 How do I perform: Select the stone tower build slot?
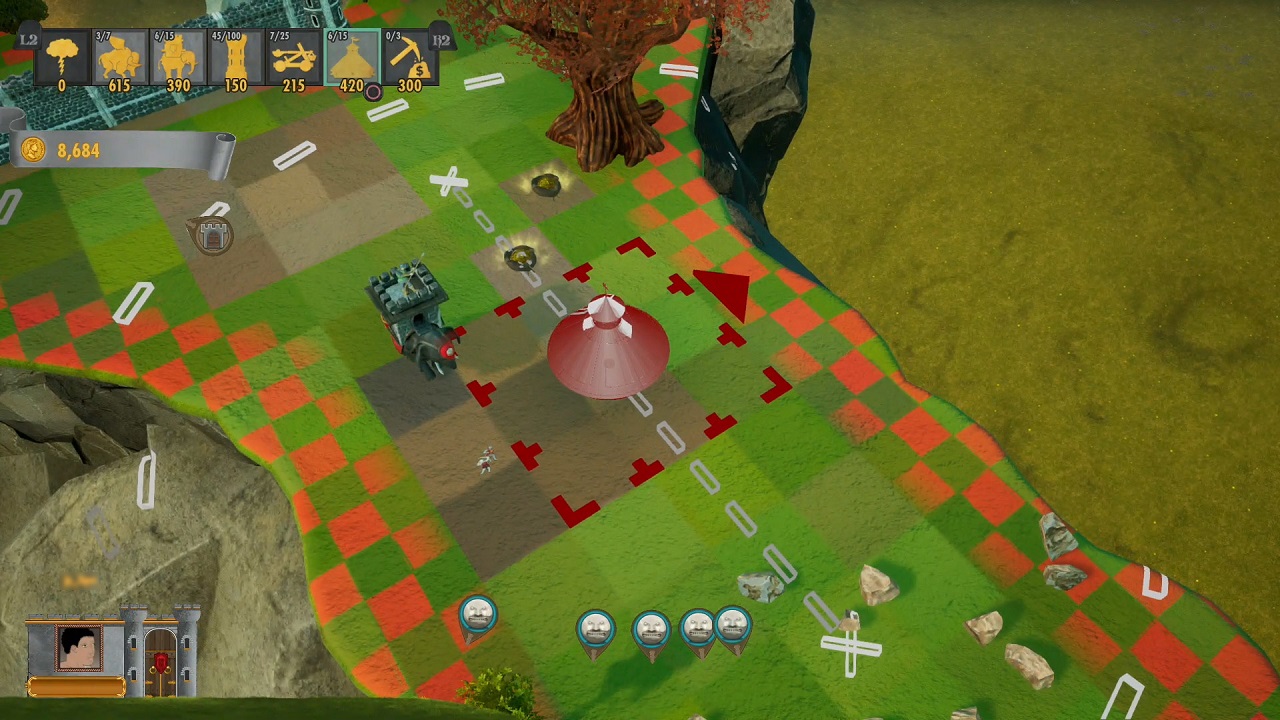click(x=236, y=60)
